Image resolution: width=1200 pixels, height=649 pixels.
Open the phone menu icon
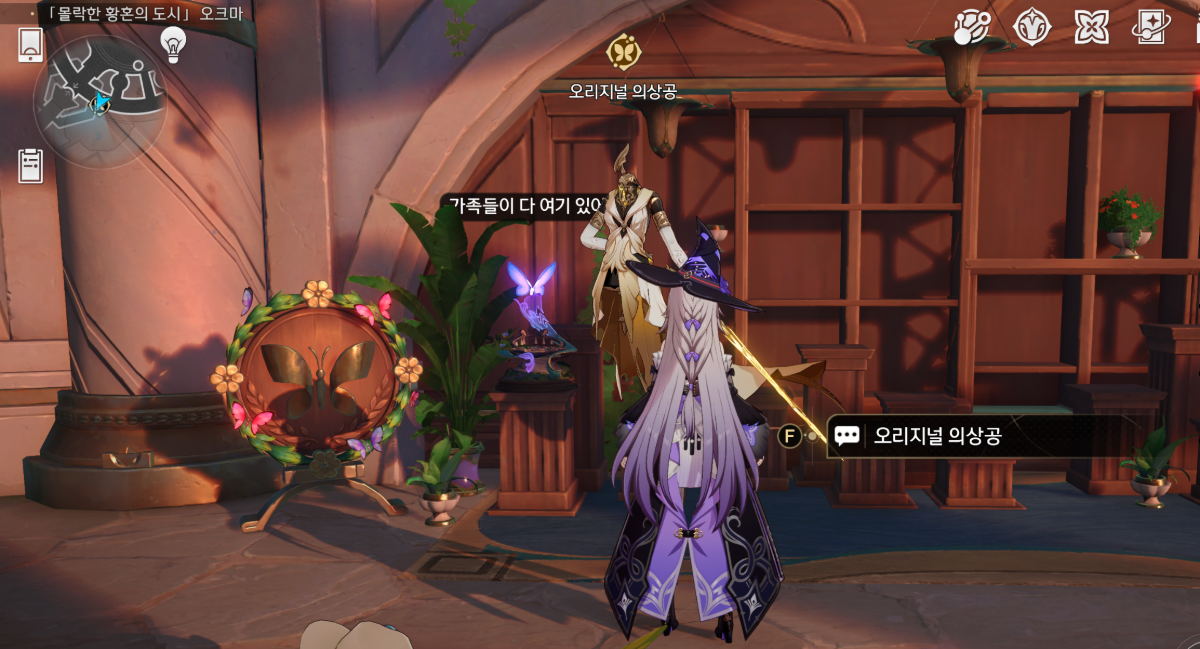30,44
